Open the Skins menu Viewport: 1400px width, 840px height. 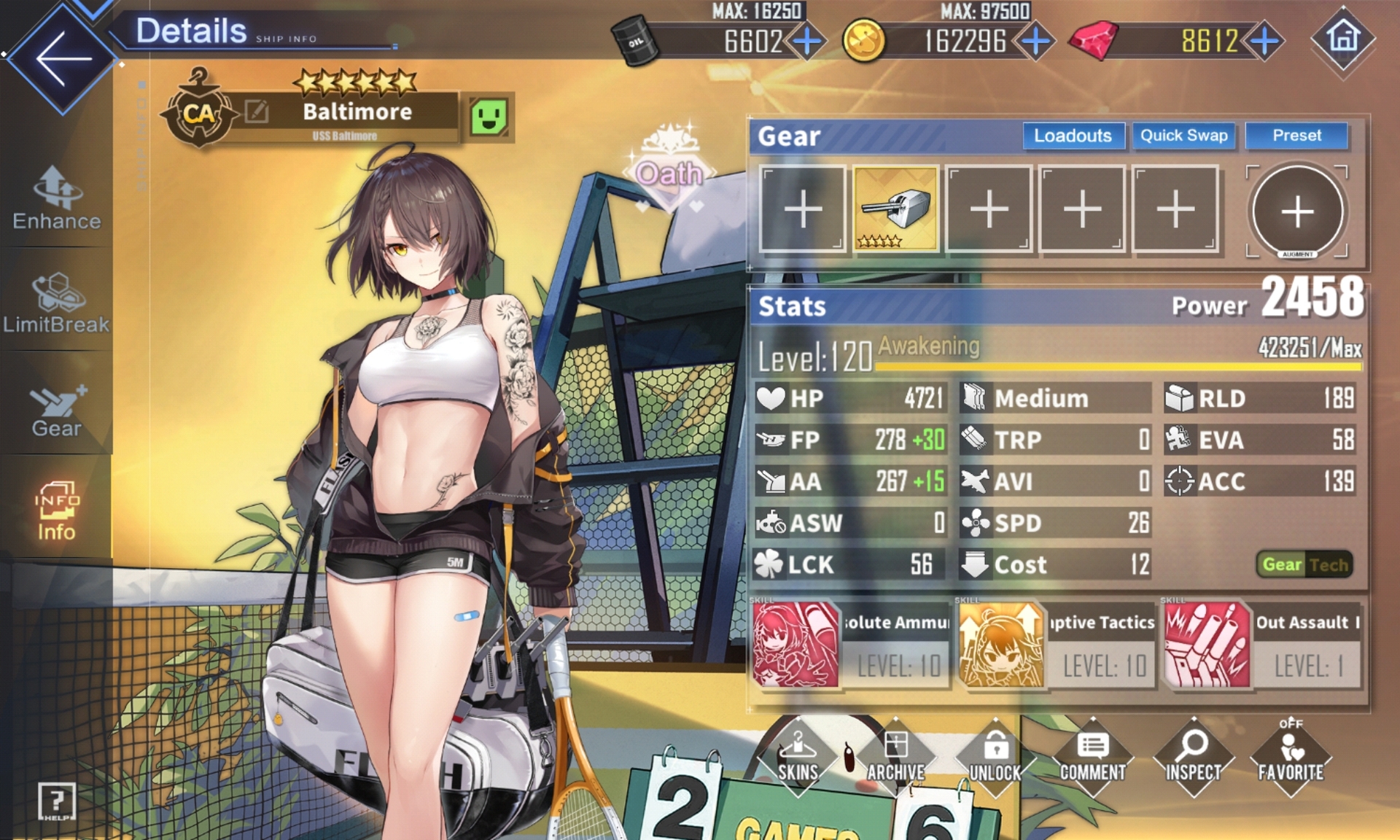(x=798, y=758)
